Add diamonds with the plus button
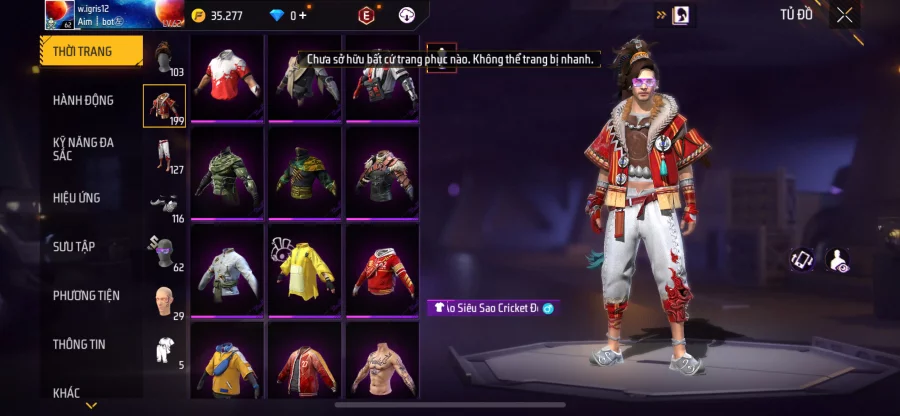Viewport: 900px width, 416px height. tap(303, 16)
